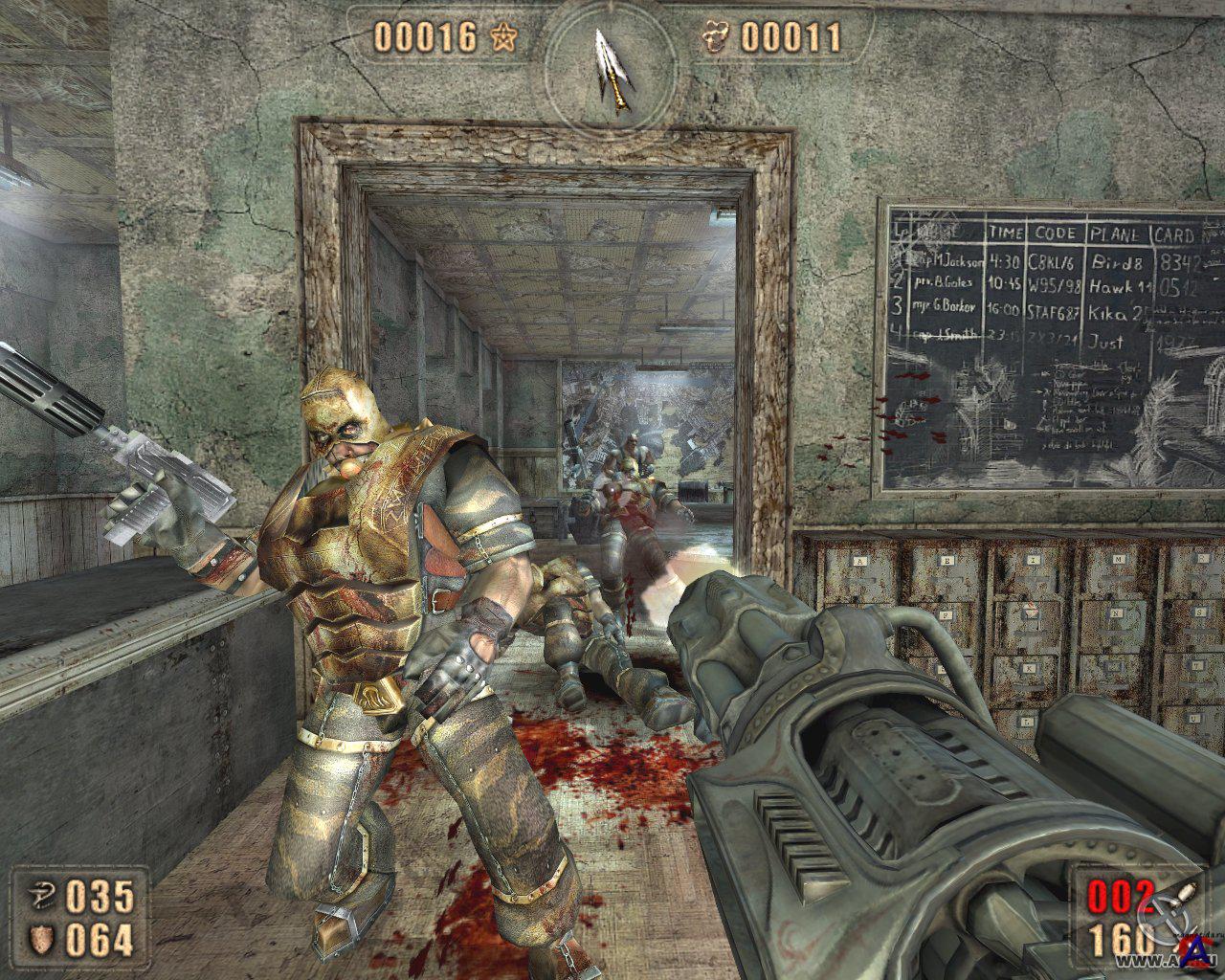Click the compass arrow at top center
This screenshot has width=1225, height=980.
pos(611,68)
